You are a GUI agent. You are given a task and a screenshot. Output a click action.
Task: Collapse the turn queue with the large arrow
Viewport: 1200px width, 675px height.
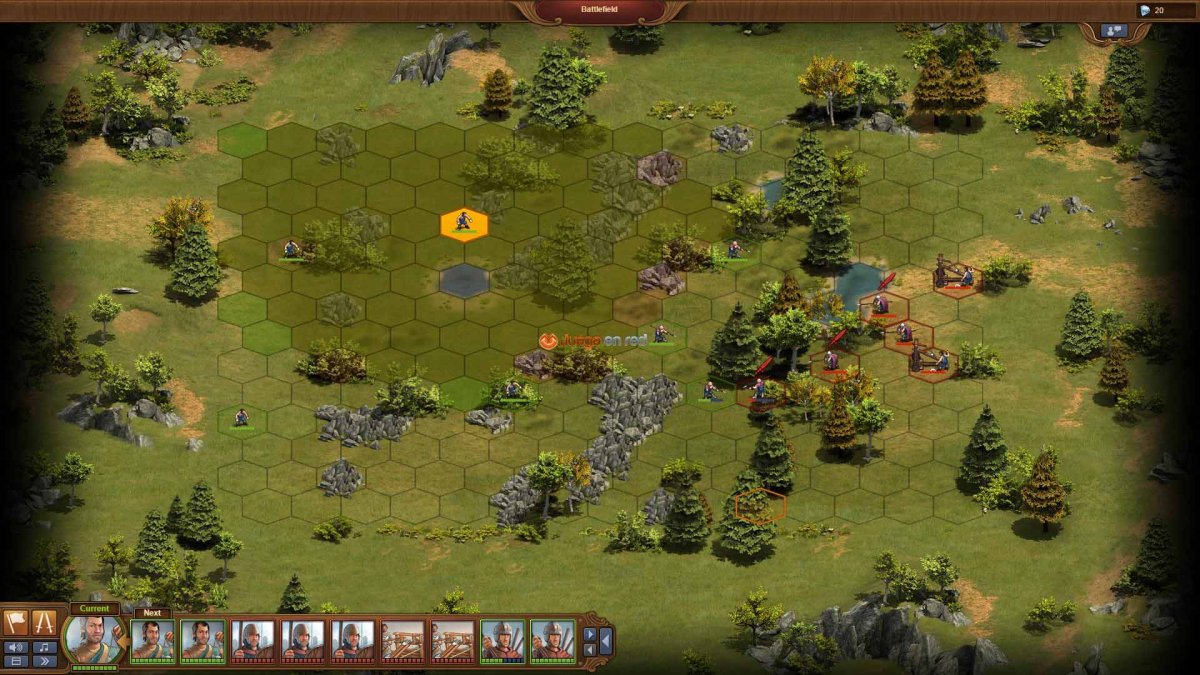(606, 641)
